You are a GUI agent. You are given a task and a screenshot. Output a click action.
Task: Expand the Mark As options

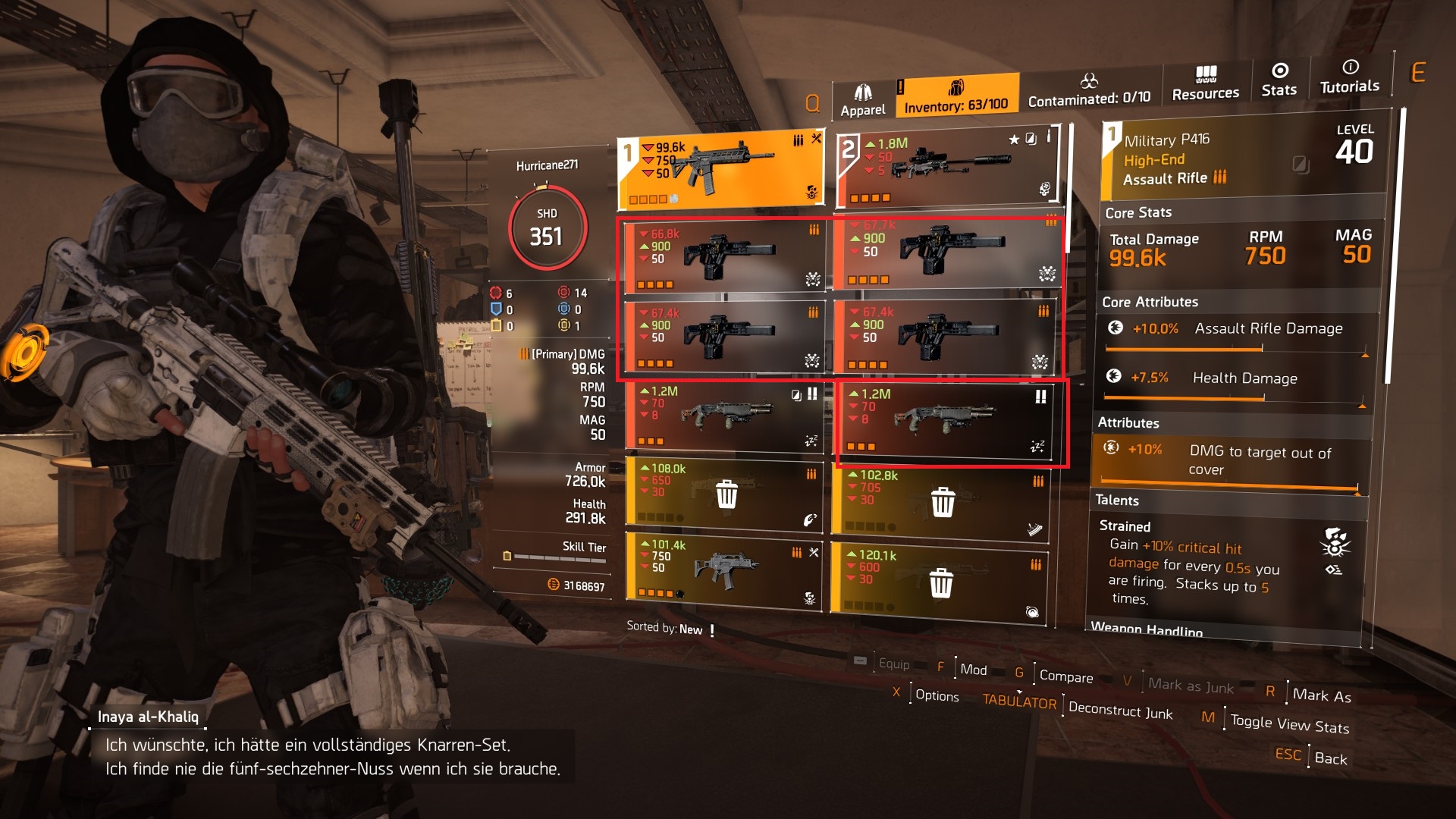point(1319,695)
